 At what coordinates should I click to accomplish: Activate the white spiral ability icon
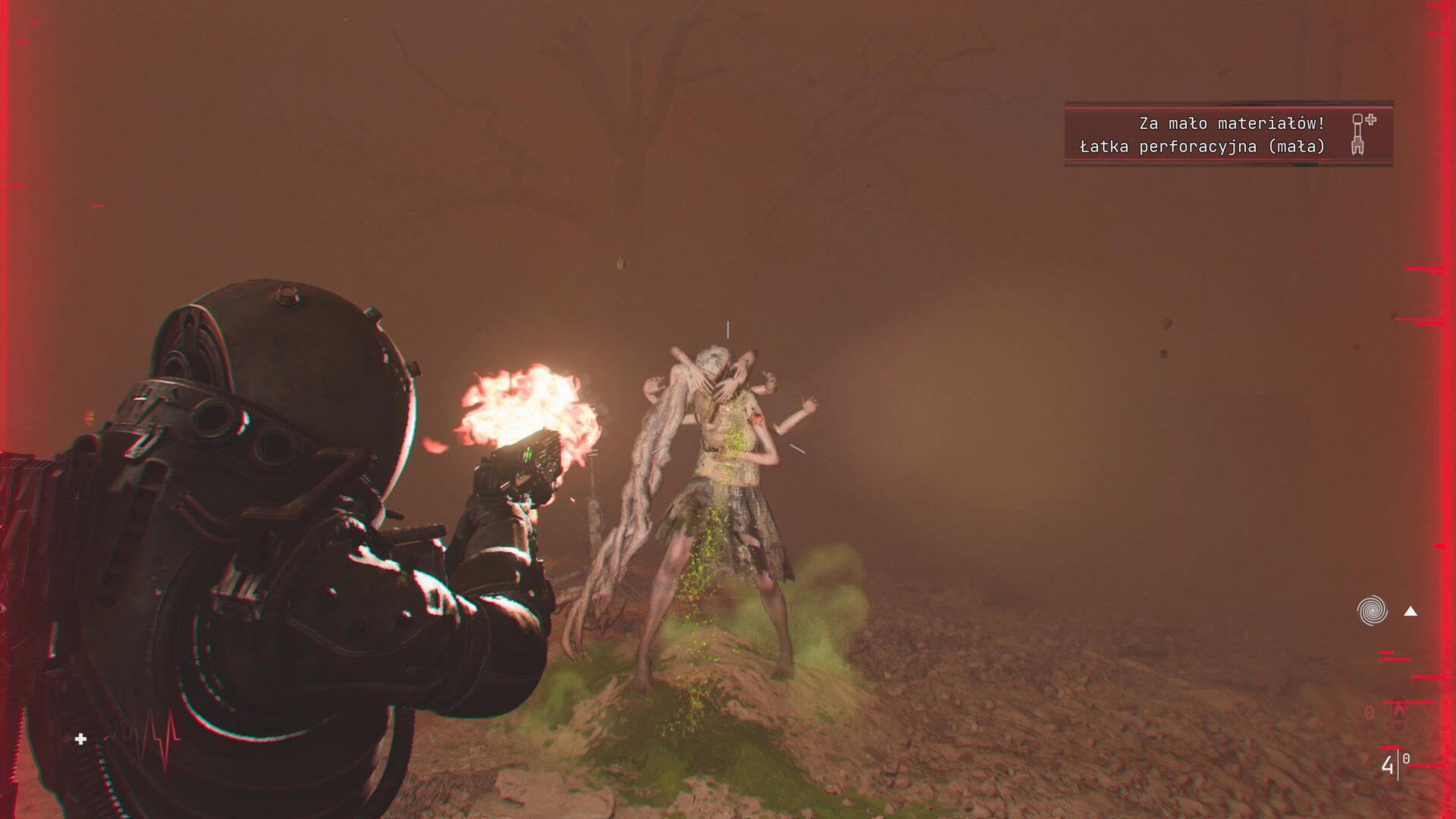1372,610
